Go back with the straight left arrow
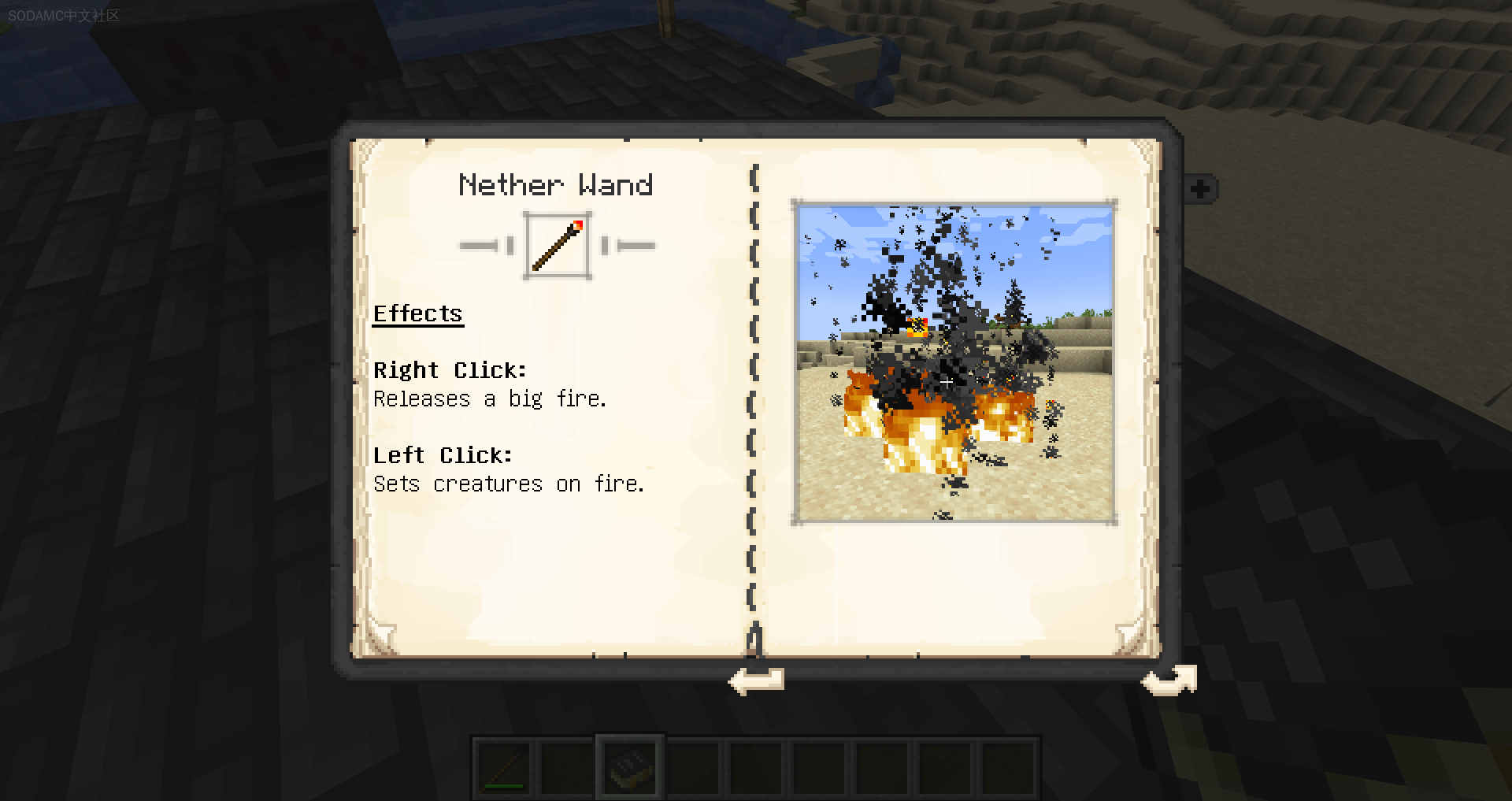 point(756,680)
